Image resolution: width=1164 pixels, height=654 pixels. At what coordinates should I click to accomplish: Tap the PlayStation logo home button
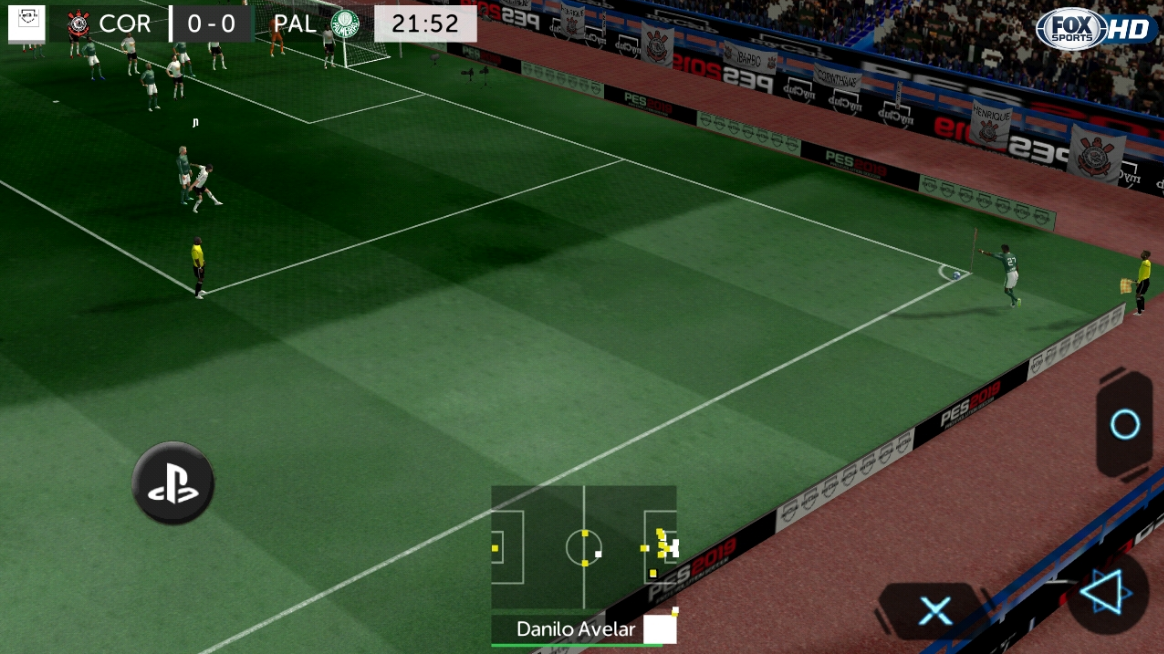click(173, 483)
